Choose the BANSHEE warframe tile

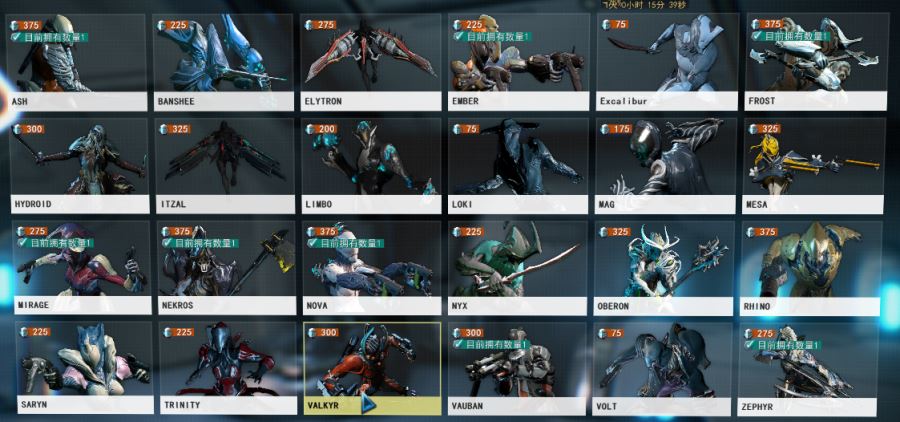point(224,62)
